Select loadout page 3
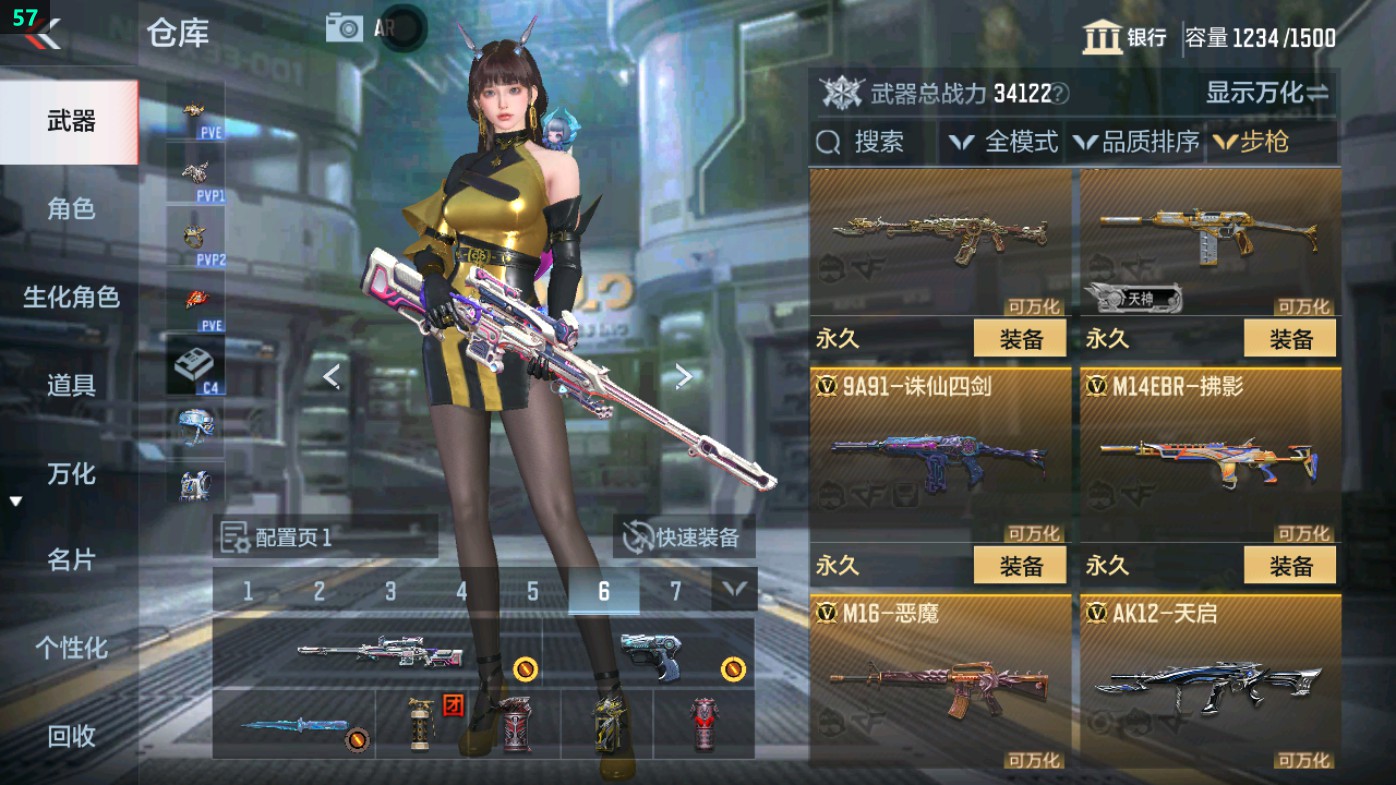Viewport: 1396px width, 785px height. 390,591
